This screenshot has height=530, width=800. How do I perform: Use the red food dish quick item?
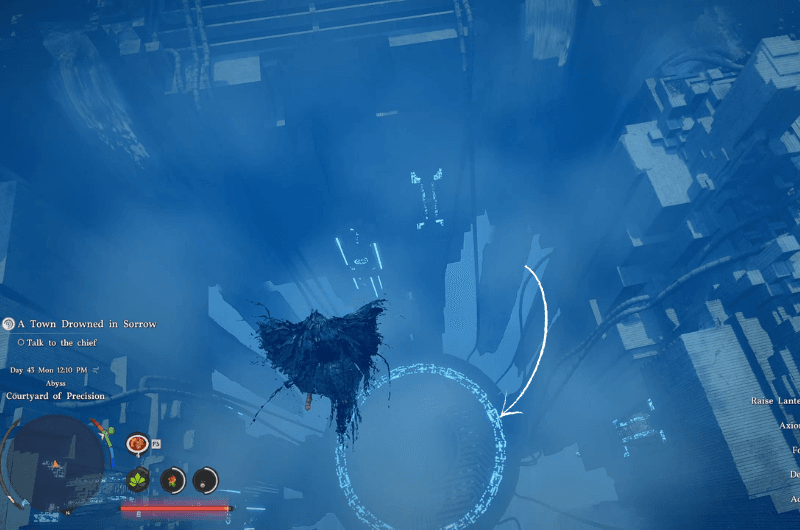coord(137,443)
